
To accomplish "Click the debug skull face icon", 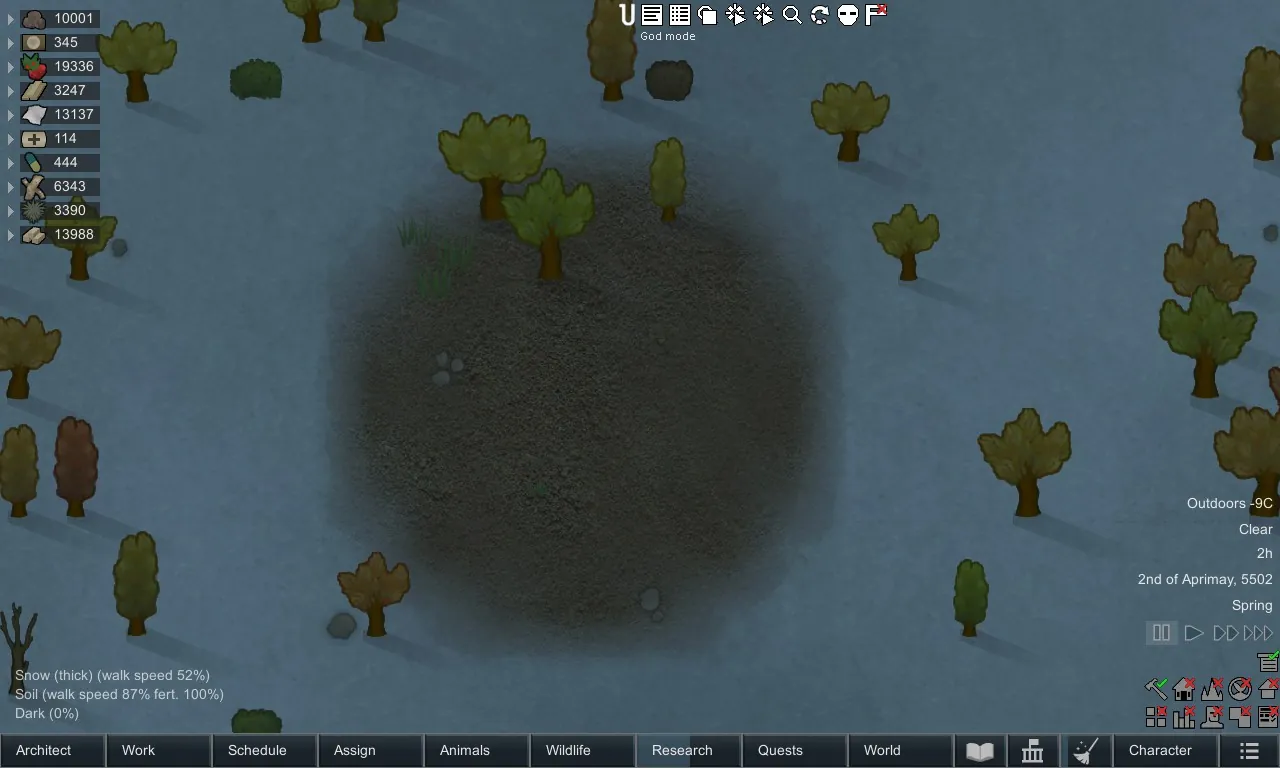I will click(848, 15).
